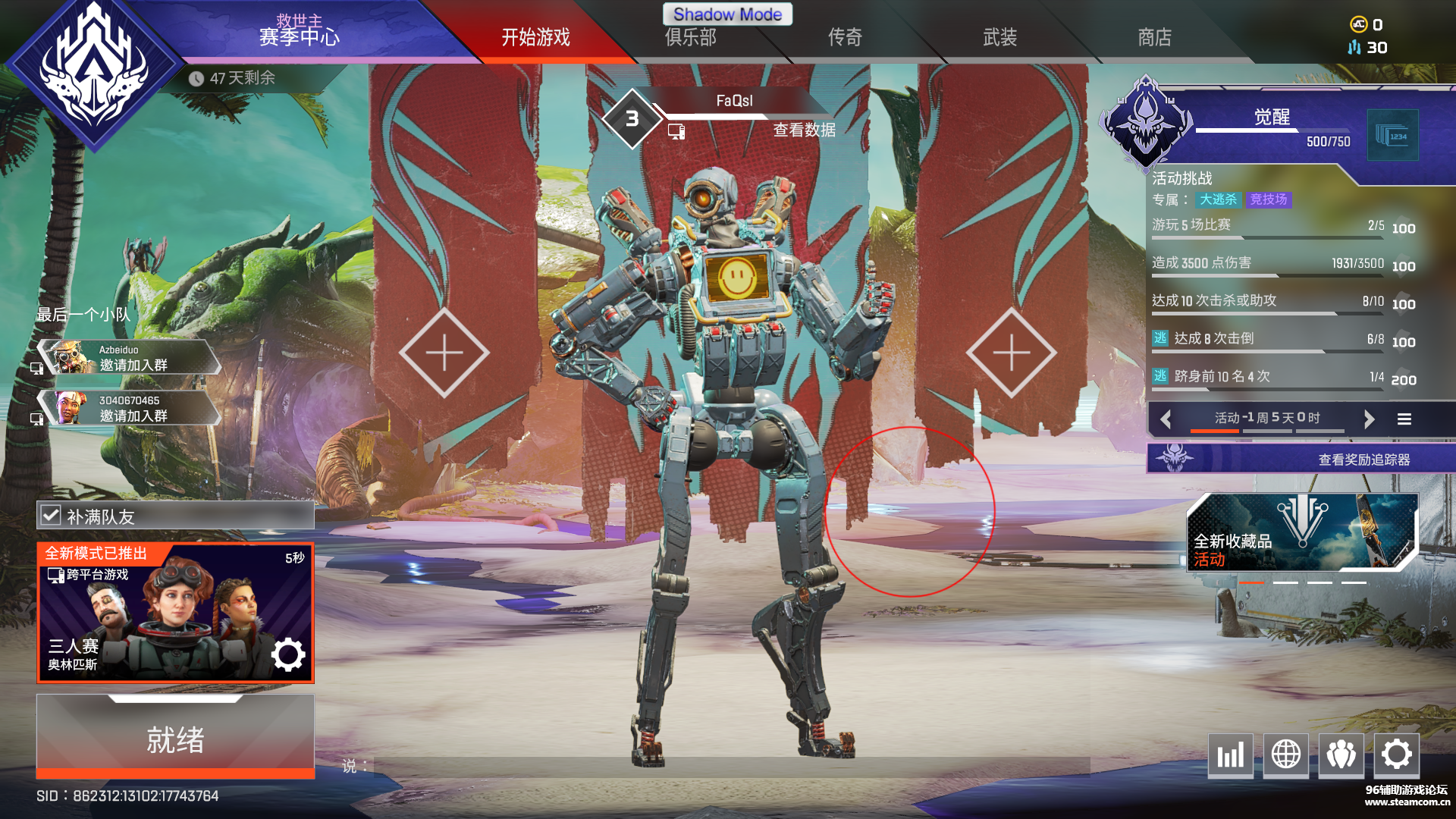Open the globe icon button
1456x819 pixels.
1285,755
